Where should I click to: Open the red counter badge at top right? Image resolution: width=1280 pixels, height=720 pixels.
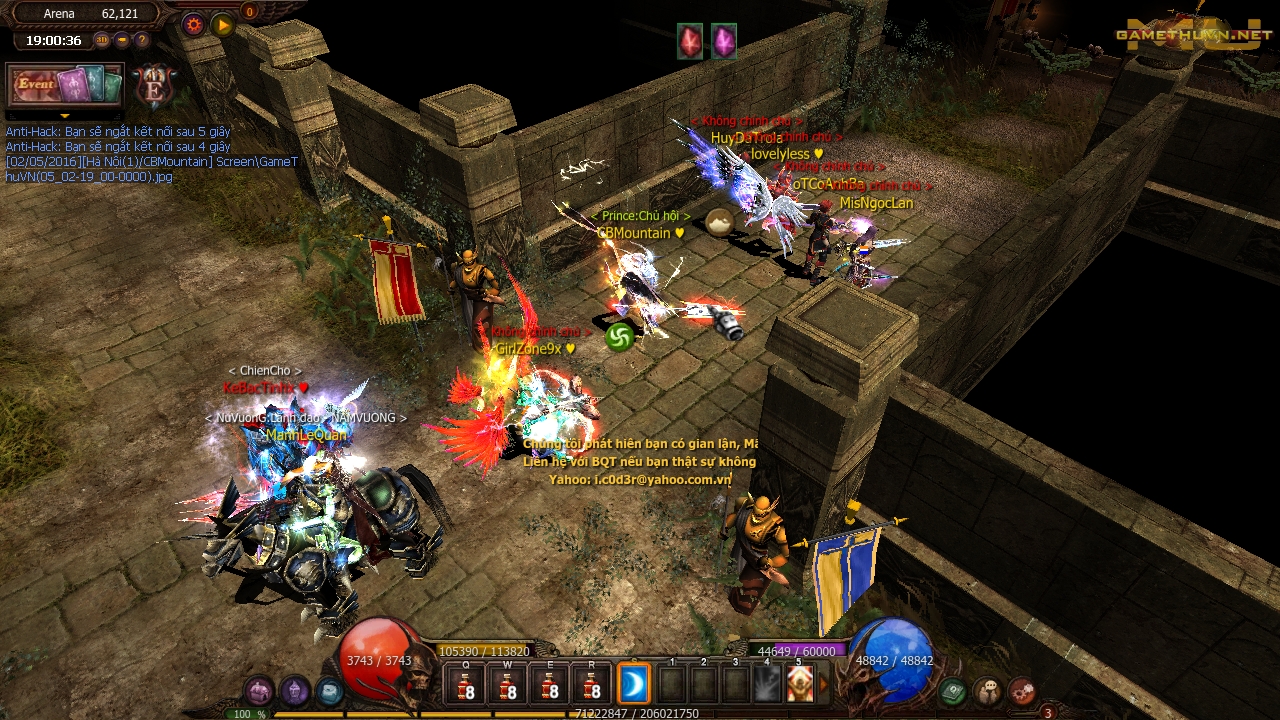tap(249, 12)
